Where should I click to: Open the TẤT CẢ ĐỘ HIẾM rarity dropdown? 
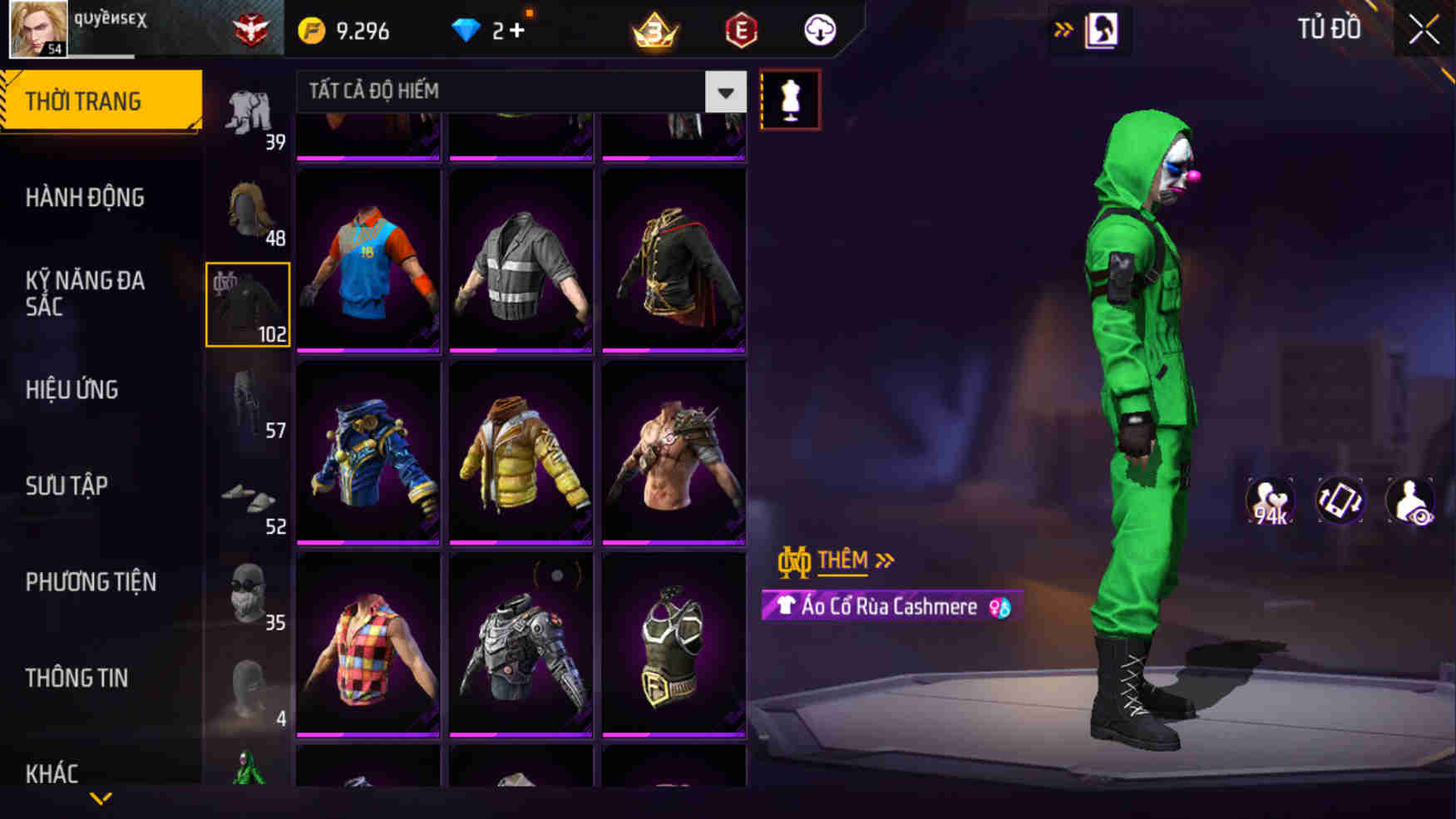(x=516, y=91)
